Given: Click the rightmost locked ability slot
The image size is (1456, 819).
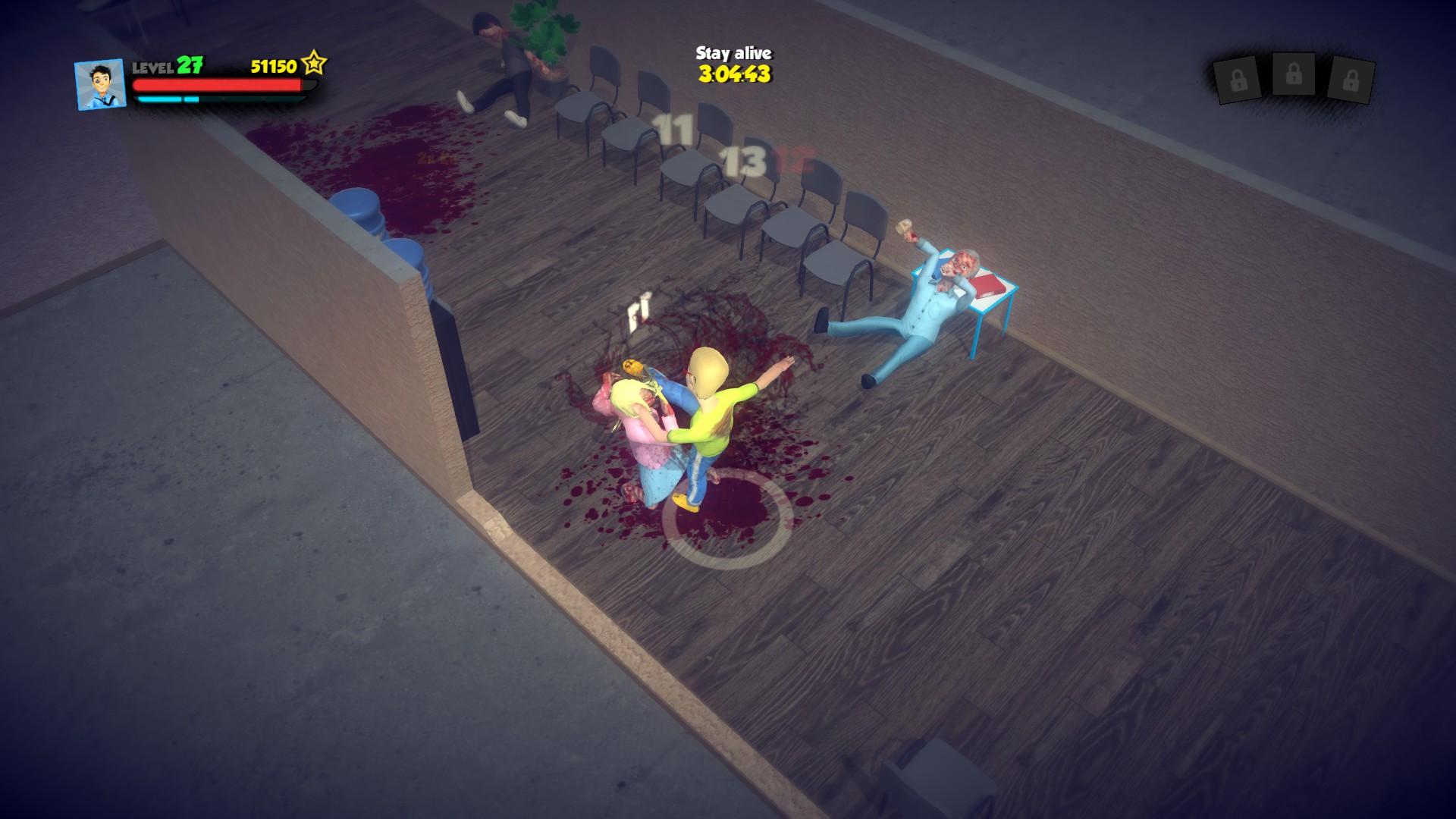Looking at the screenshot, I should pyautogui.click(x=1352, y=79).
